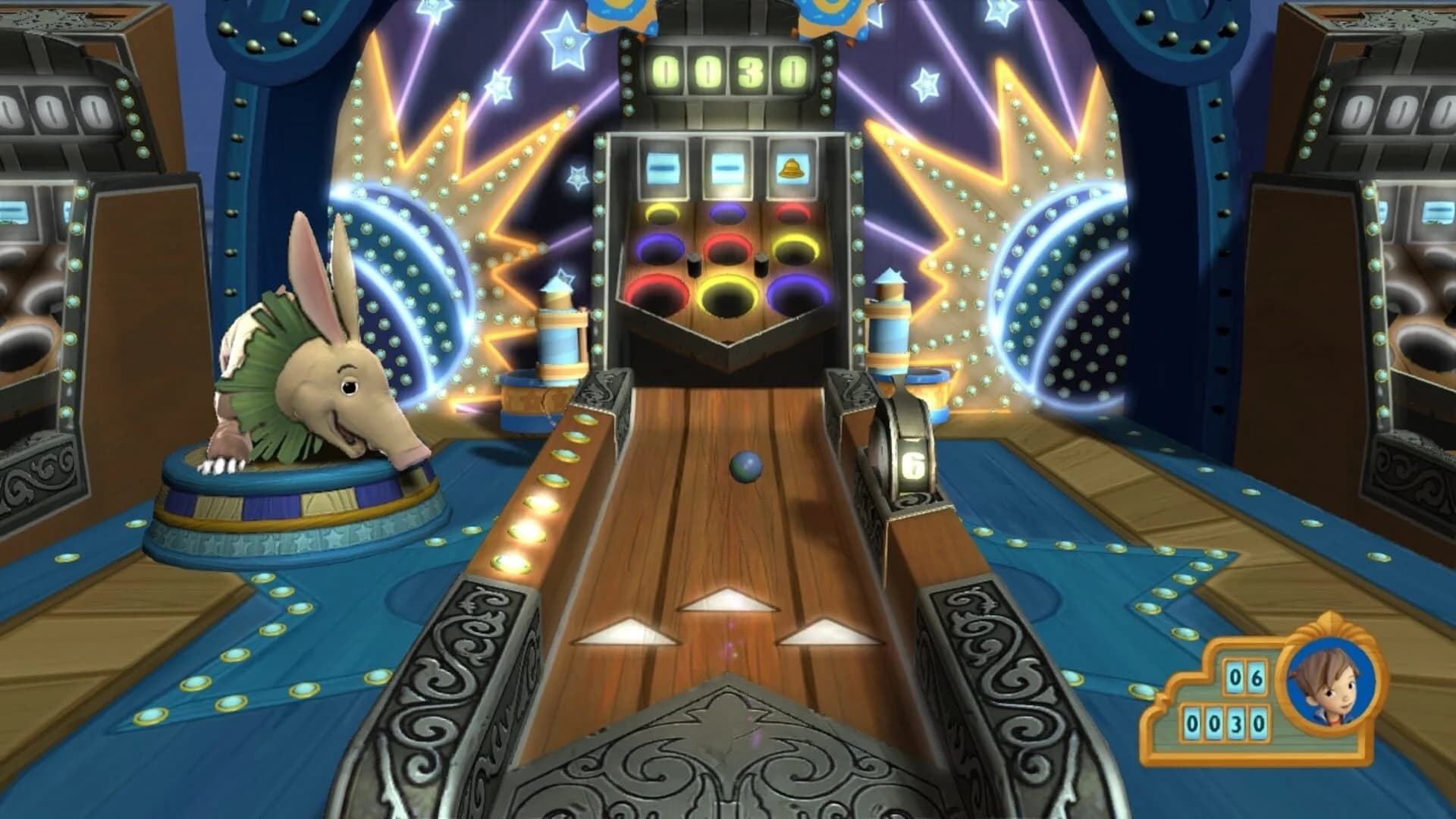Click the right lamp post near the counter
The height and width of the screenshot is (819, 1456).
(889, 322)
